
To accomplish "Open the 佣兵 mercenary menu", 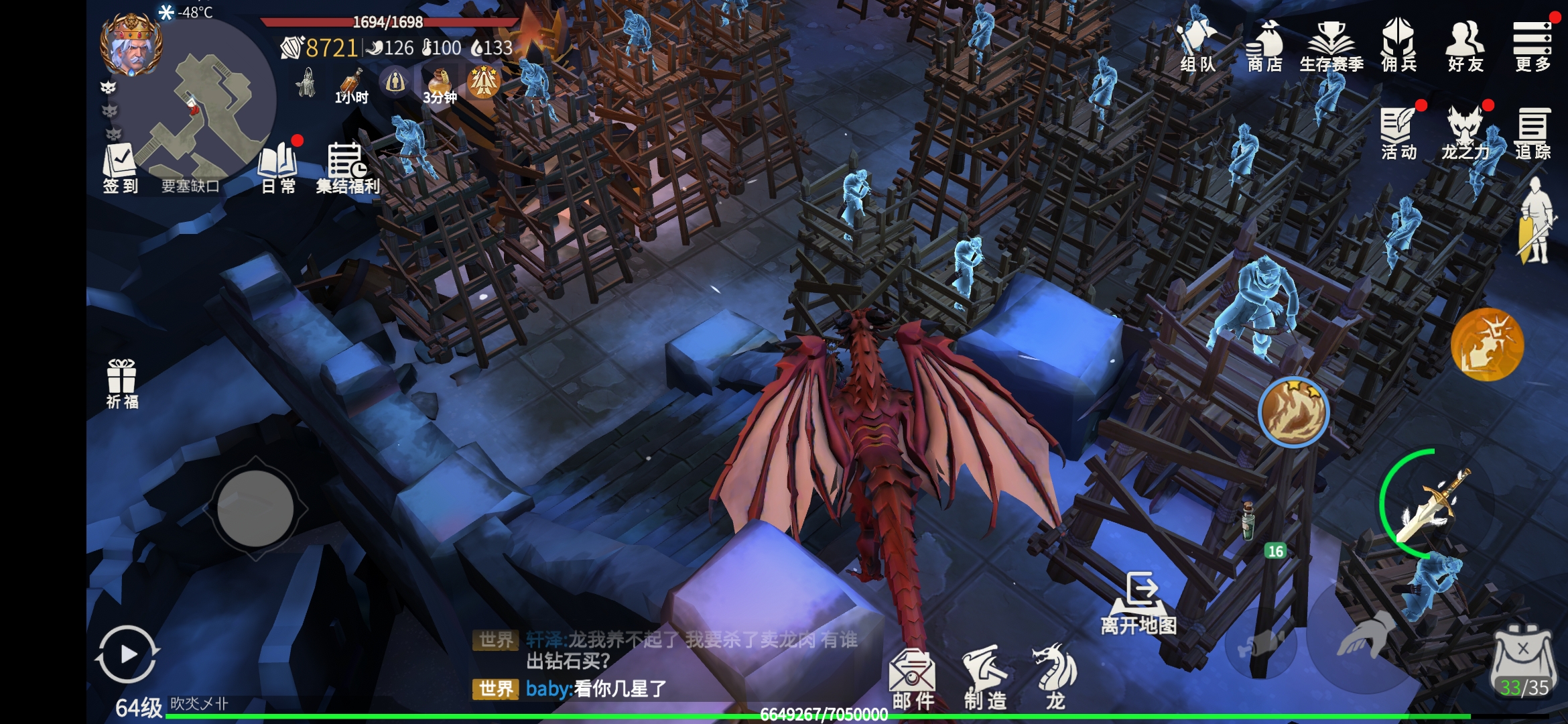I will pos(1398,46).
